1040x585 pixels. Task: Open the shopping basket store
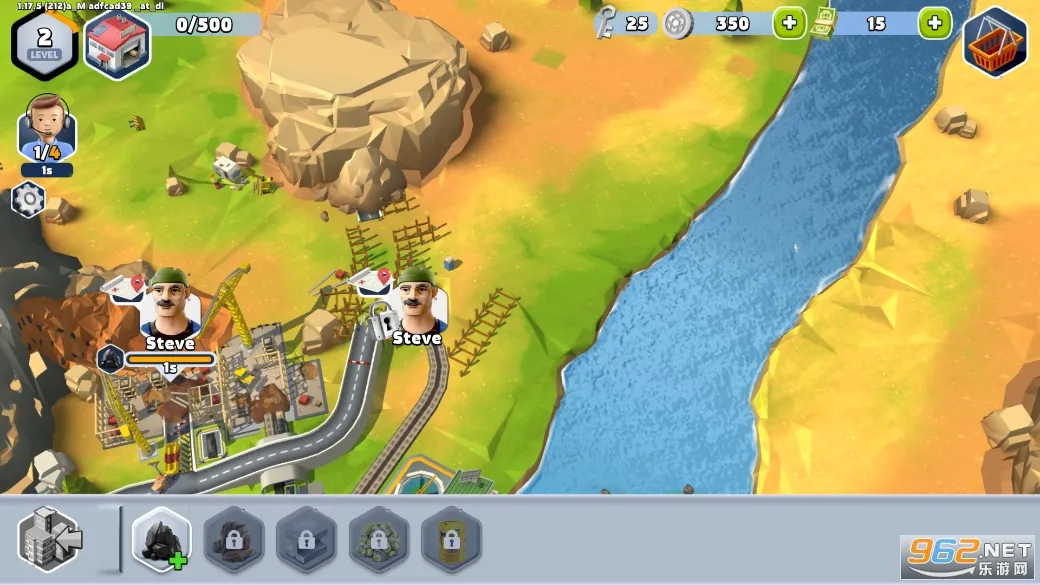coord(994,42)
